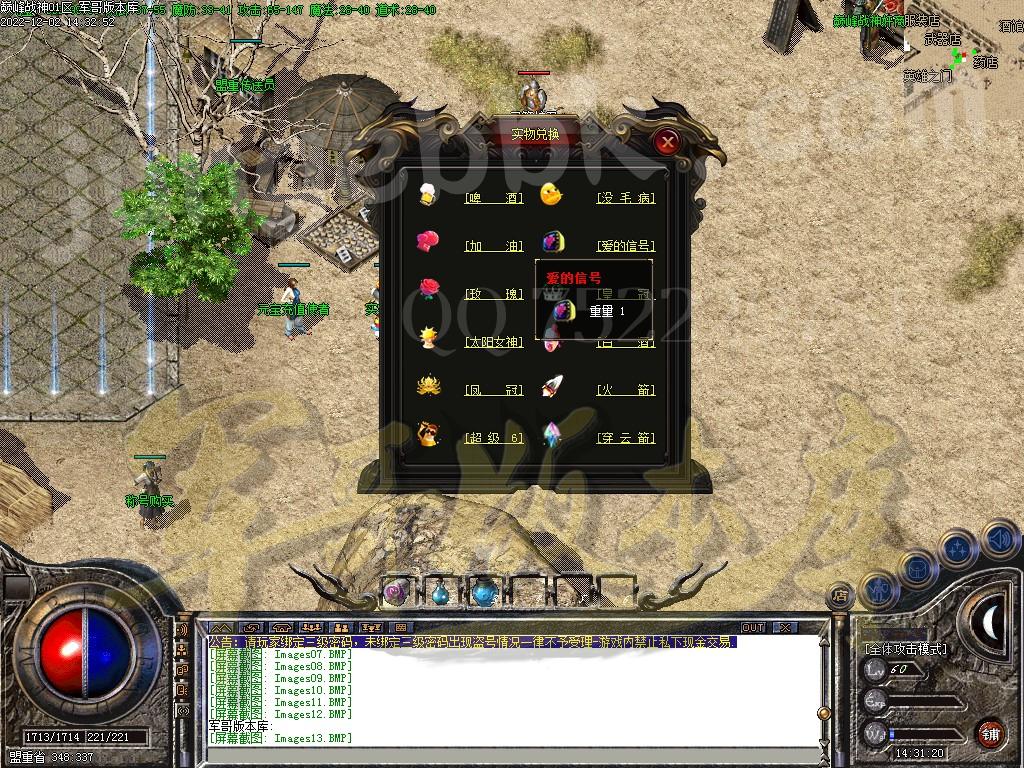Select the 爱的信号 exchange link
Image resolution: width=1024 pixels, height=768 pixels.
626,246
